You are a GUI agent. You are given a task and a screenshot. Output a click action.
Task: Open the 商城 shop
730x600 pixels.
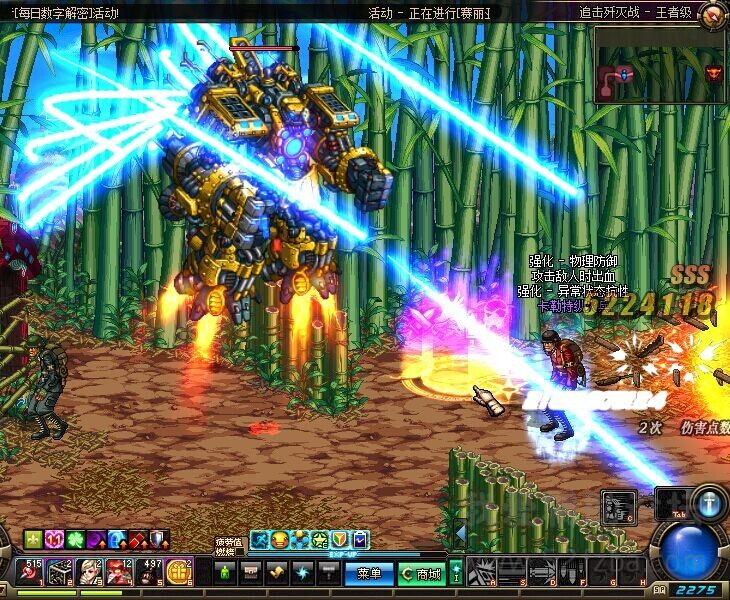(421, 573)
